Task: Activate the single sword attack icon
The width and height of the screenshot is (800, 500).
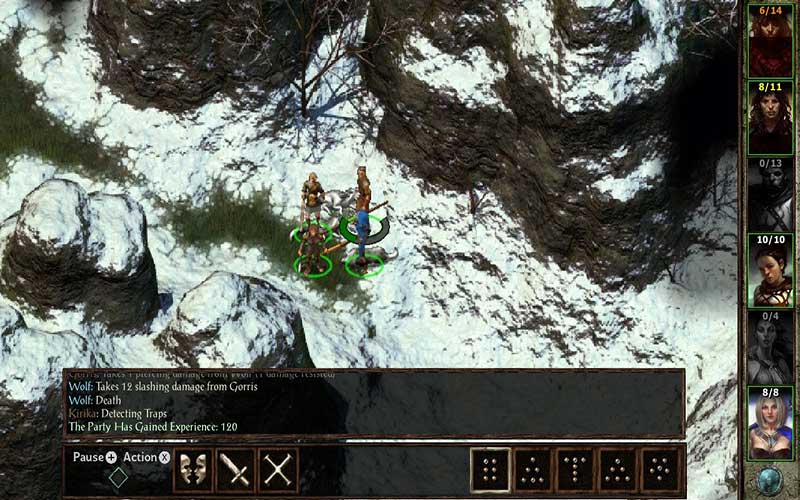Action: click(236, 469)
